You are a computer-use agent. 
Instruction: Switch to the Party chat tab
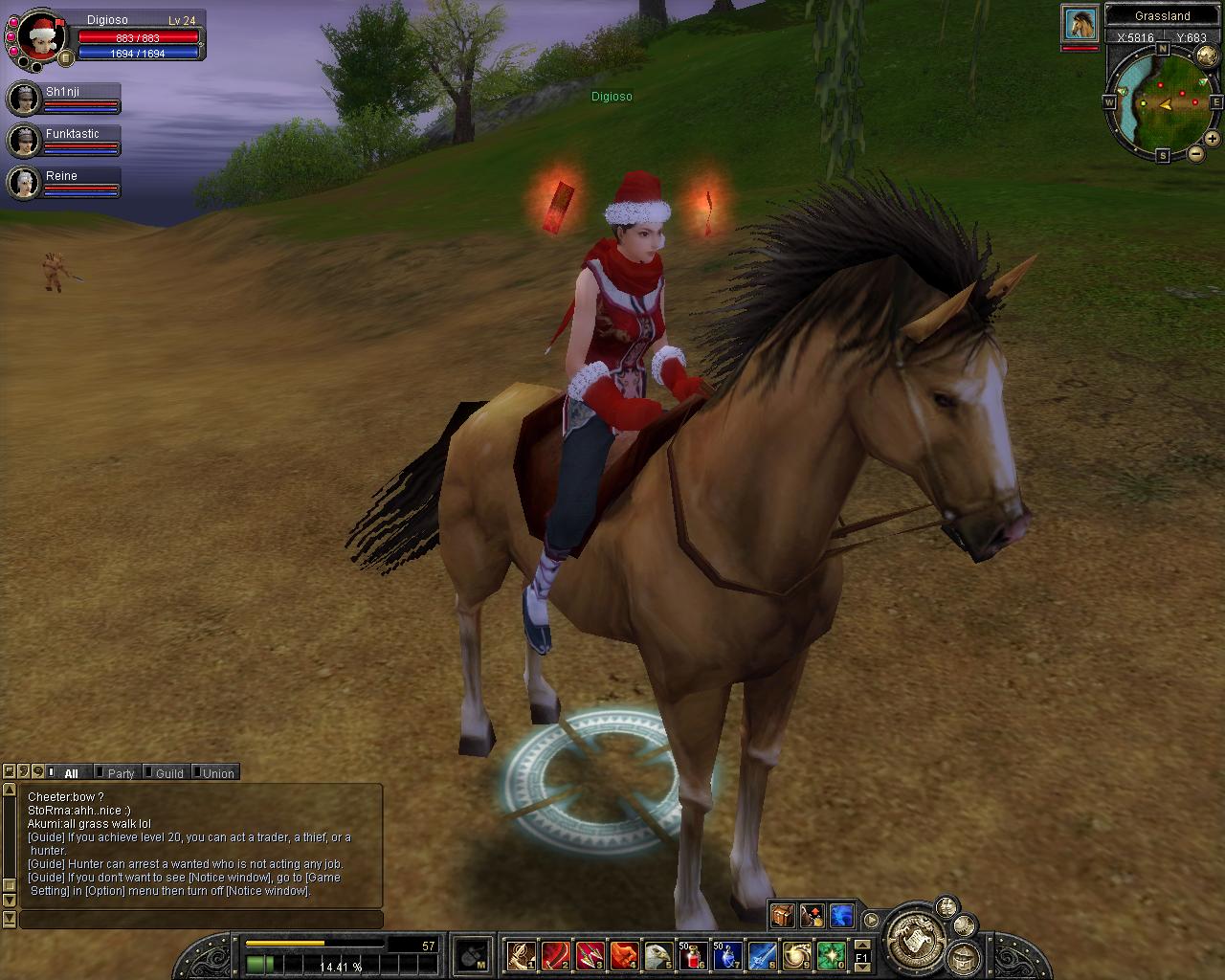tap(121, 773)
